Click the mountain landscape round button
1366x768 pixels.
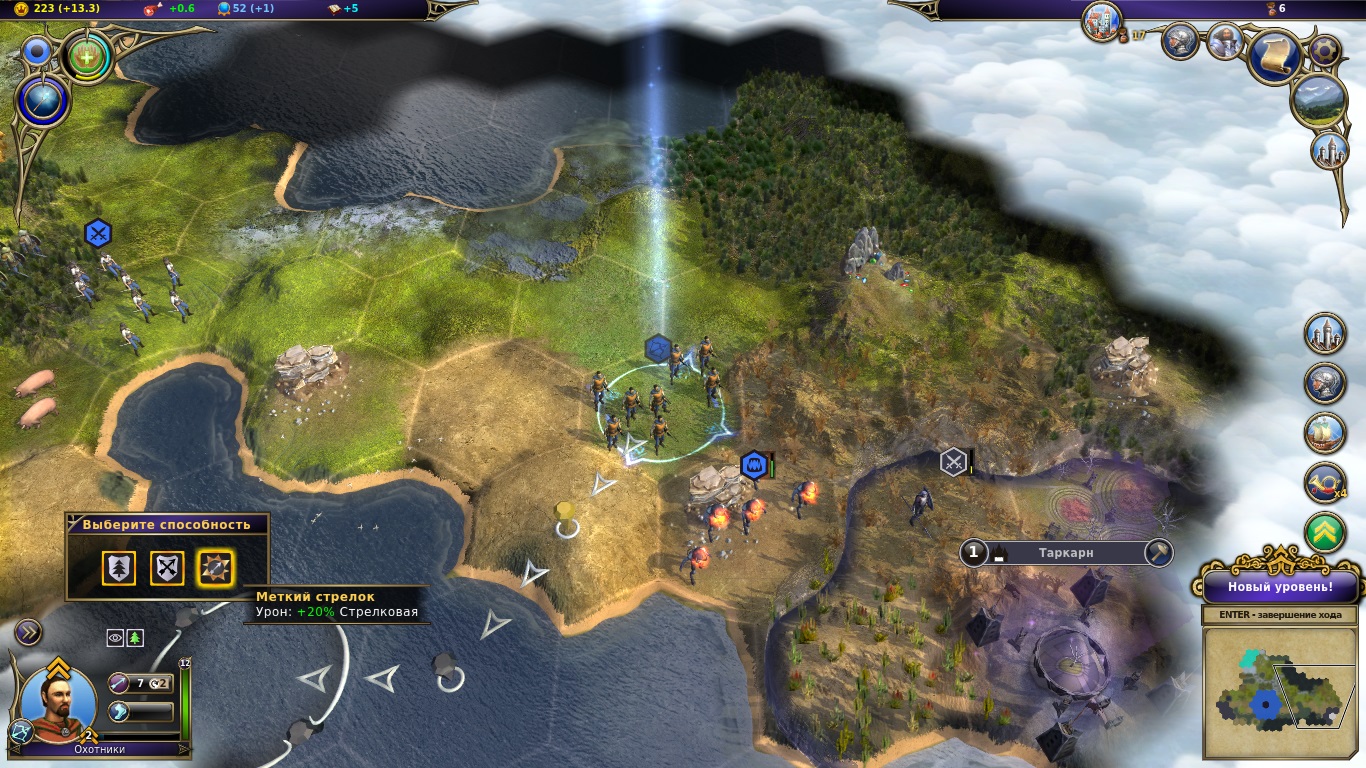[1318, 100]
